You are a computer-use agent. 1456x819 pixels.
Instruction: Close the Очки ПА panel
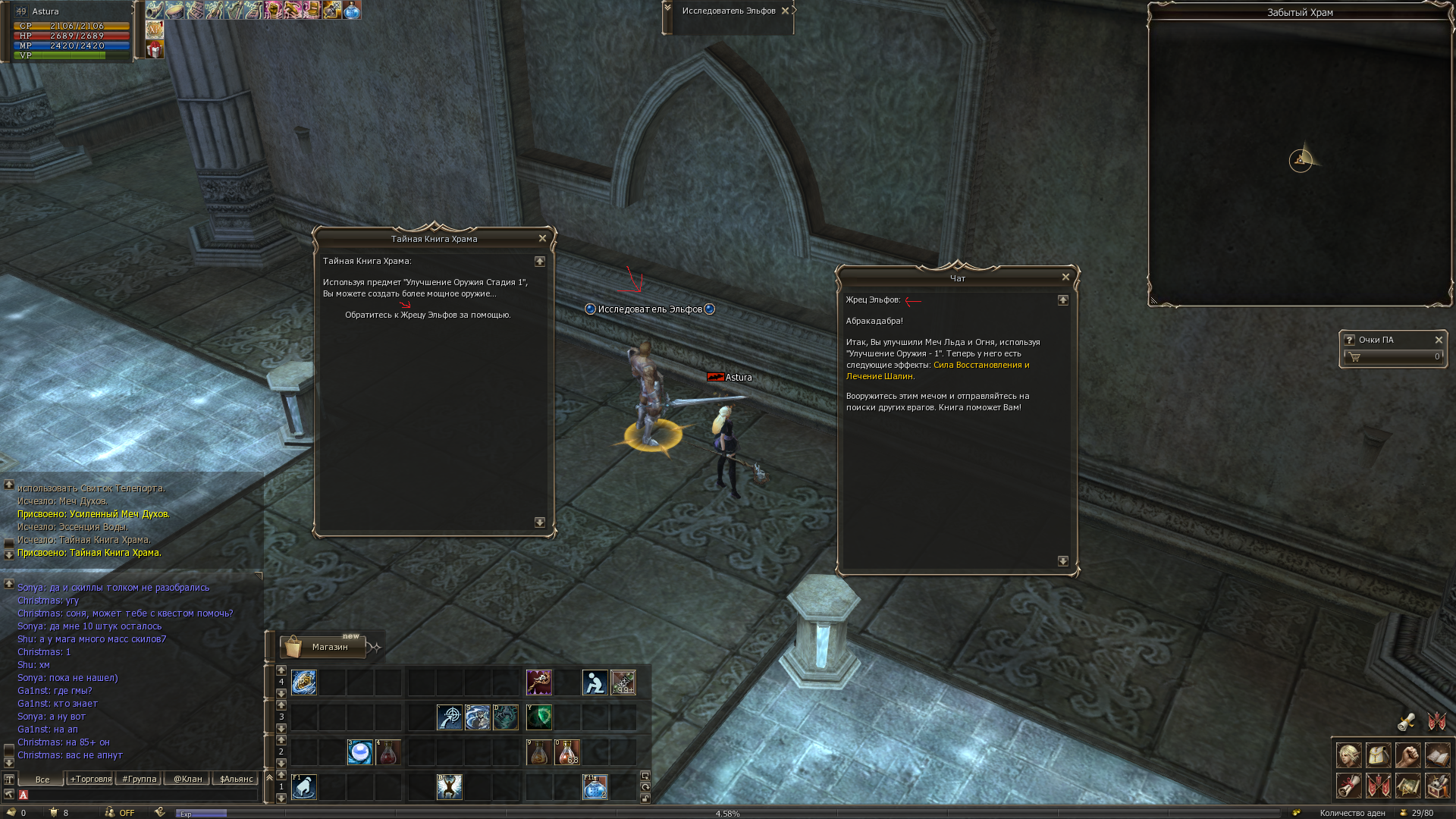1439,340
